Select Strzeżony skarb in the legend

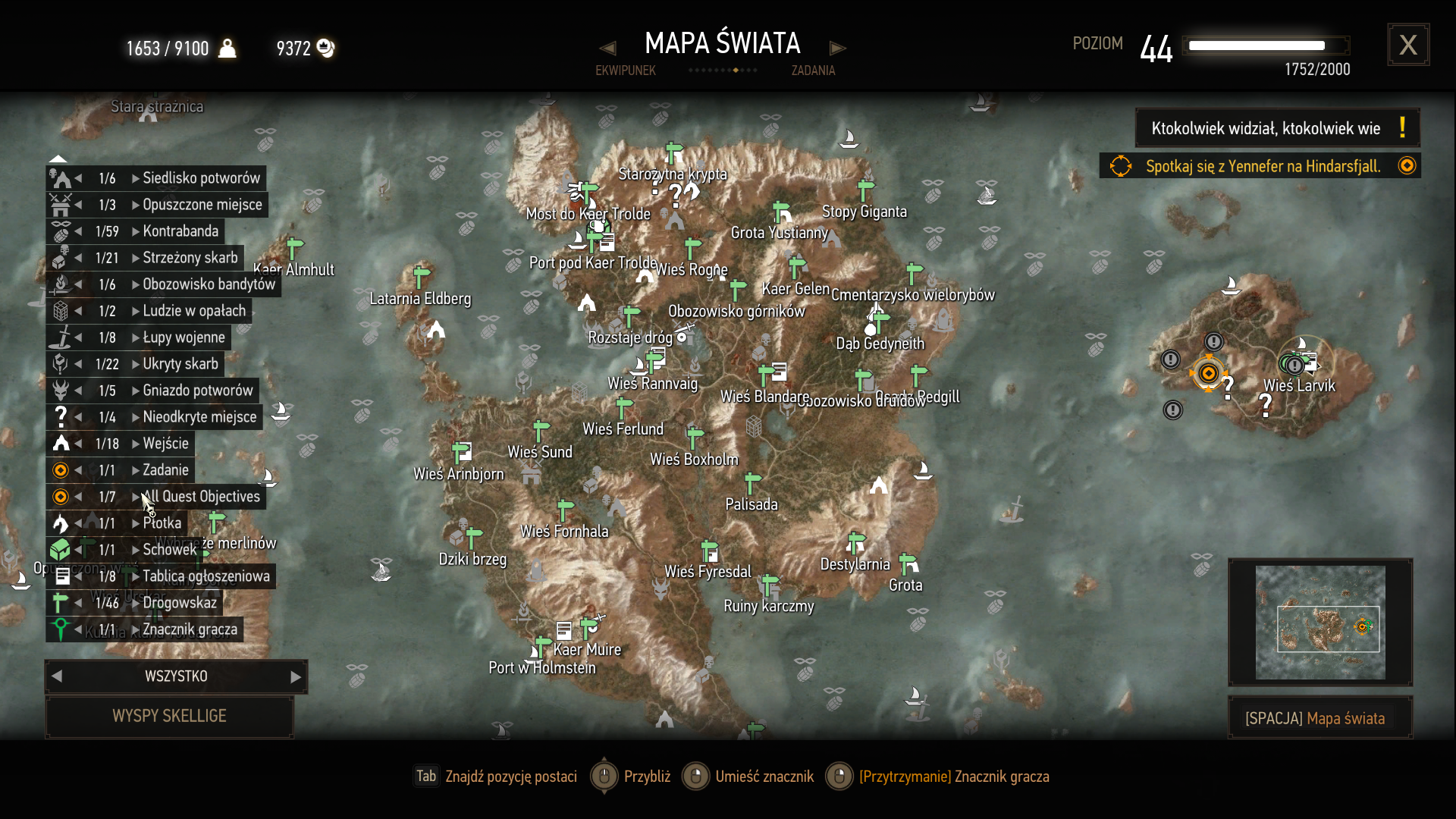tap(190, 258)
